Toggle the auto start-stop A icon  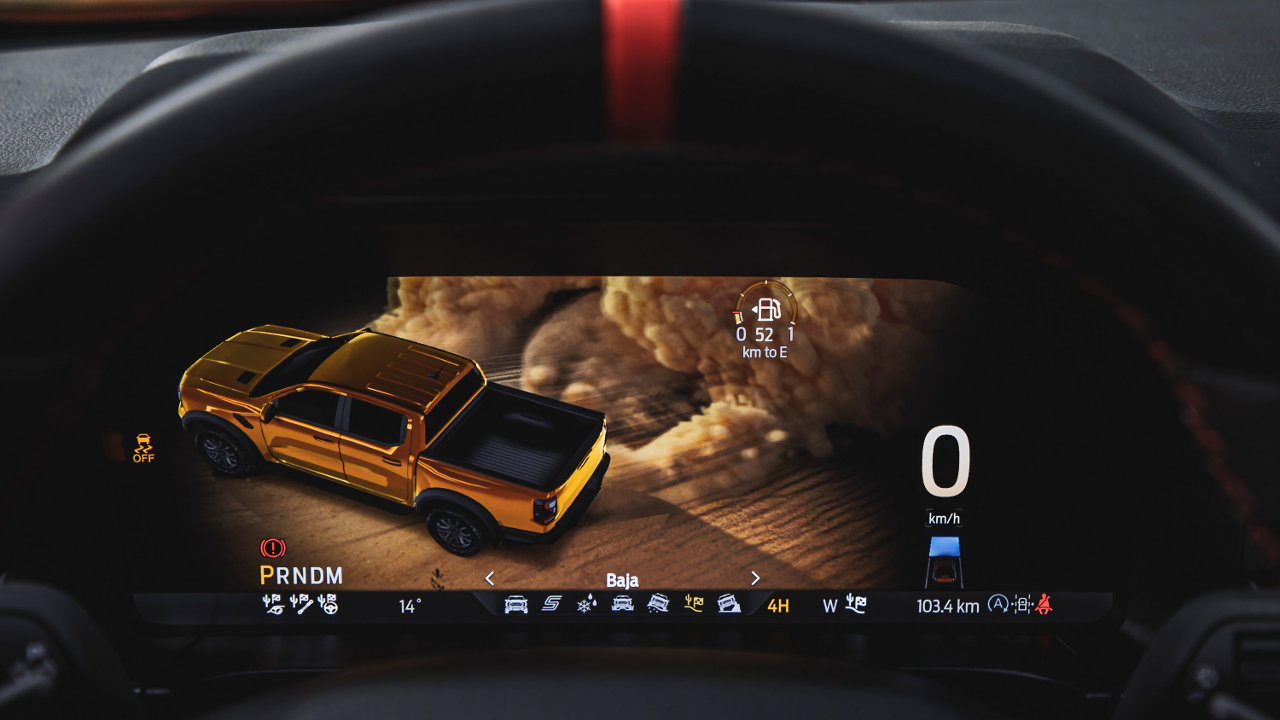pyautogui.click(x=997, y=604)
